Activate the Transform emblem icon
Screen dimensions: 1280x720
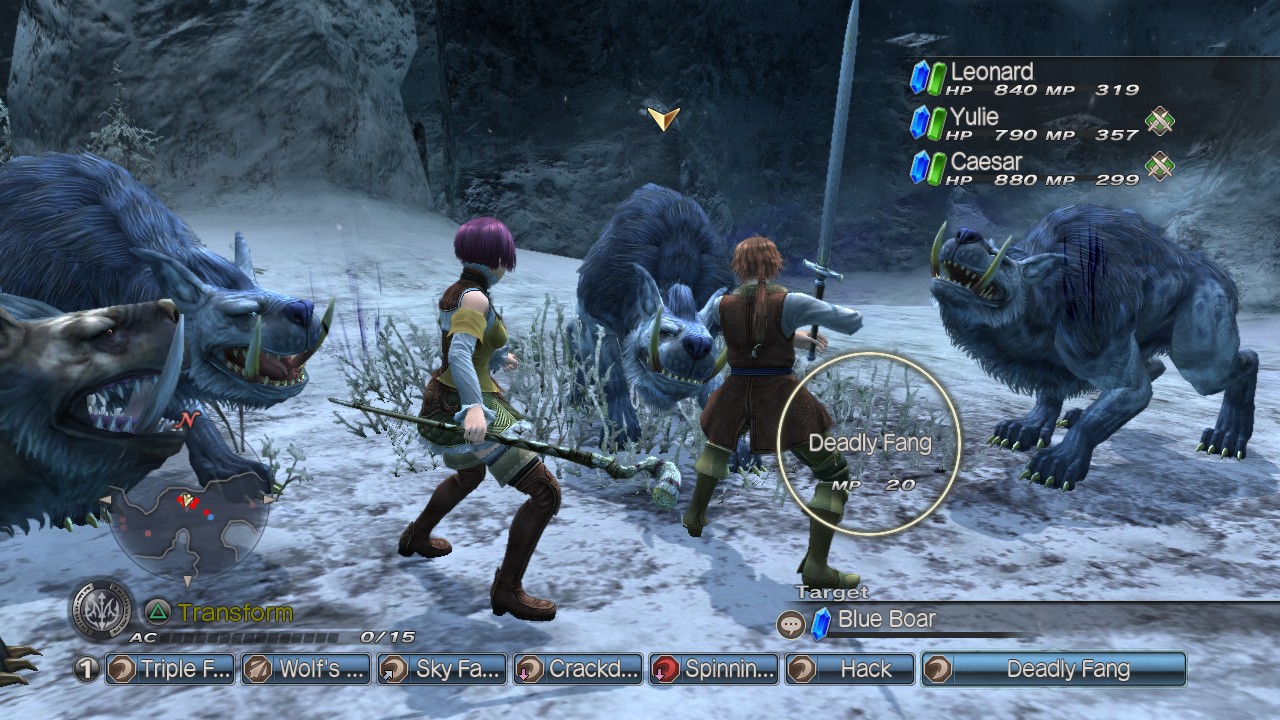coord(101,609)
